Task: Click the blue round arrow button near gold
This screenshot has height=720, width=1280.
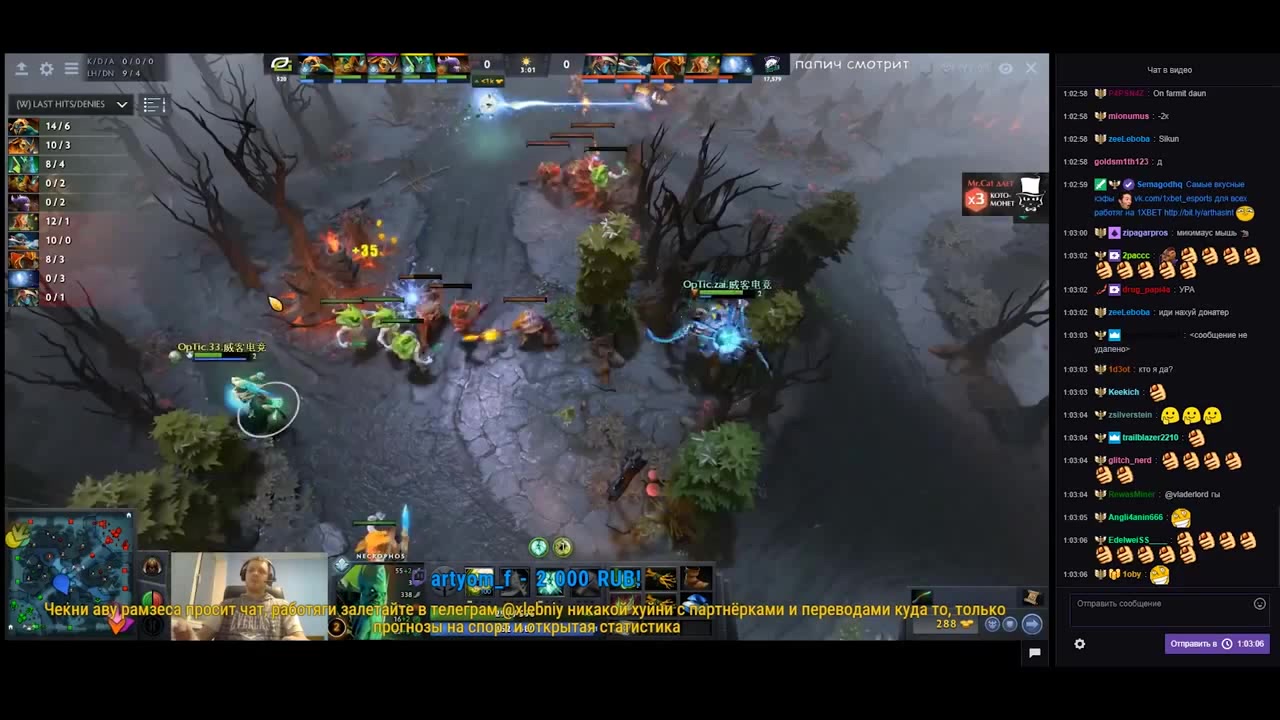Action: 1032,624
